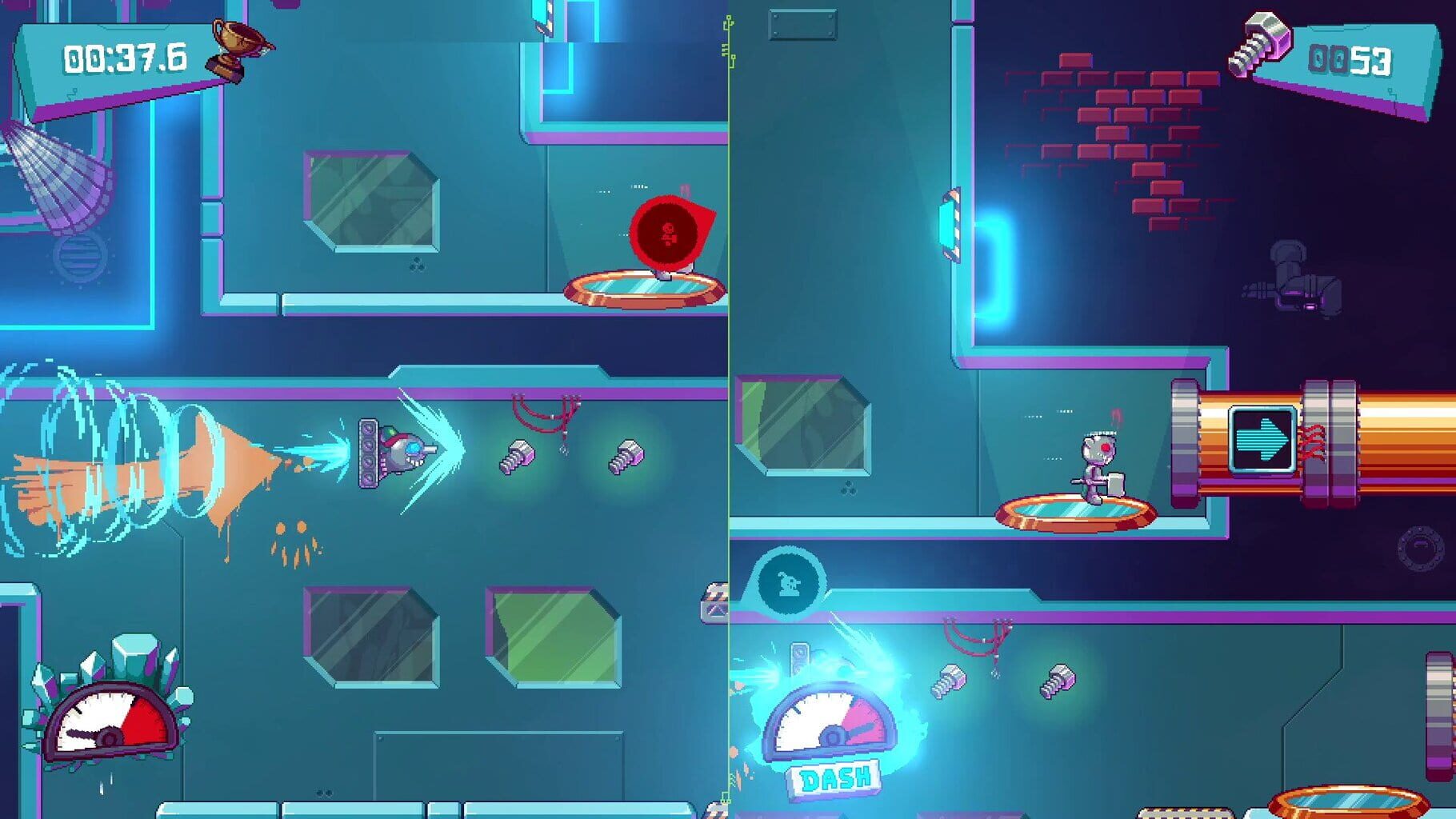The height and width of the screenshot is (819, 1456).
Task: Switch to the right player's screen half
Action: coord(1092,409)
